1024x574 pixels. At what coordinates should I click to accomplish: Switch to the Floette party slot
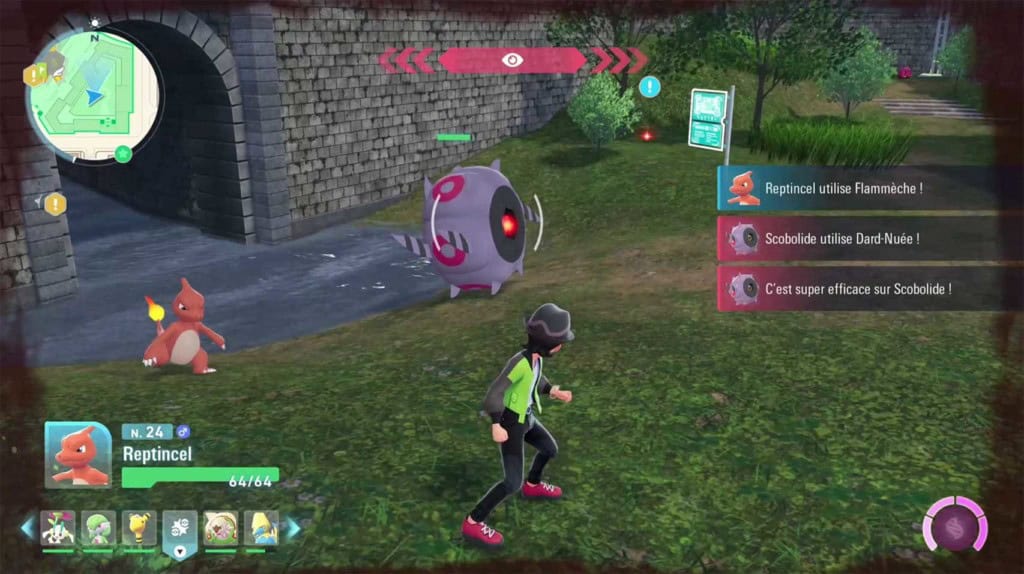pyautogui.click(x=58, y=528)
